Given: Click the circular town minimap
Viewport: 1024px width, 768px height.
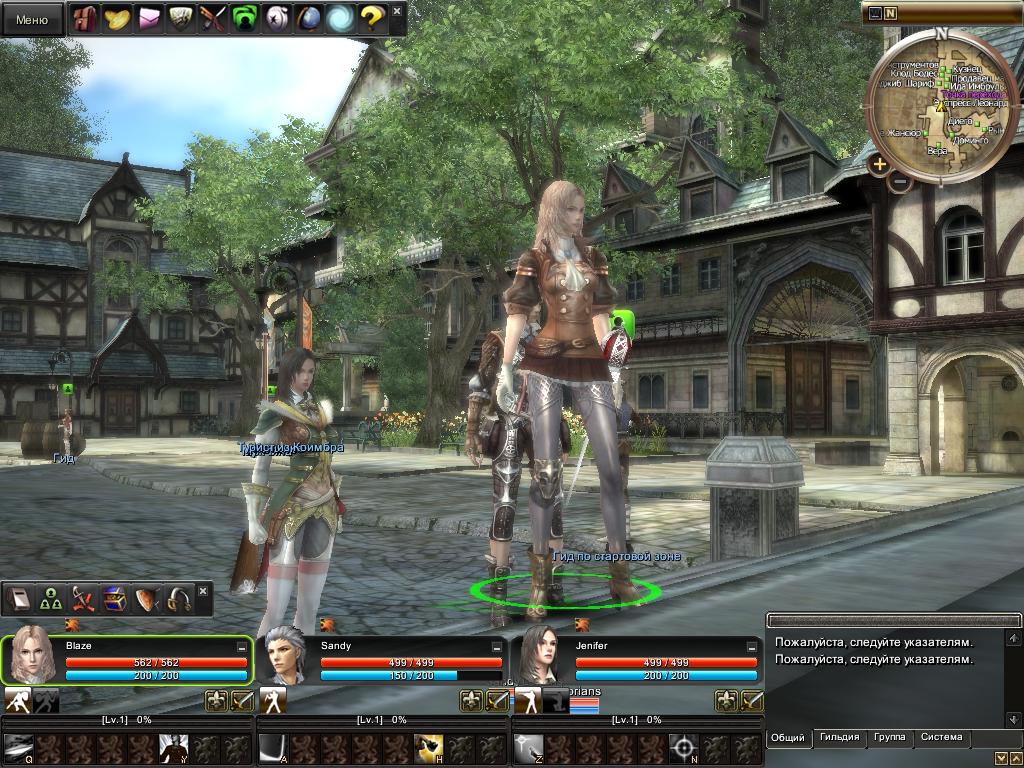Looking at the screenshot, I should click(x=941, y=105).
